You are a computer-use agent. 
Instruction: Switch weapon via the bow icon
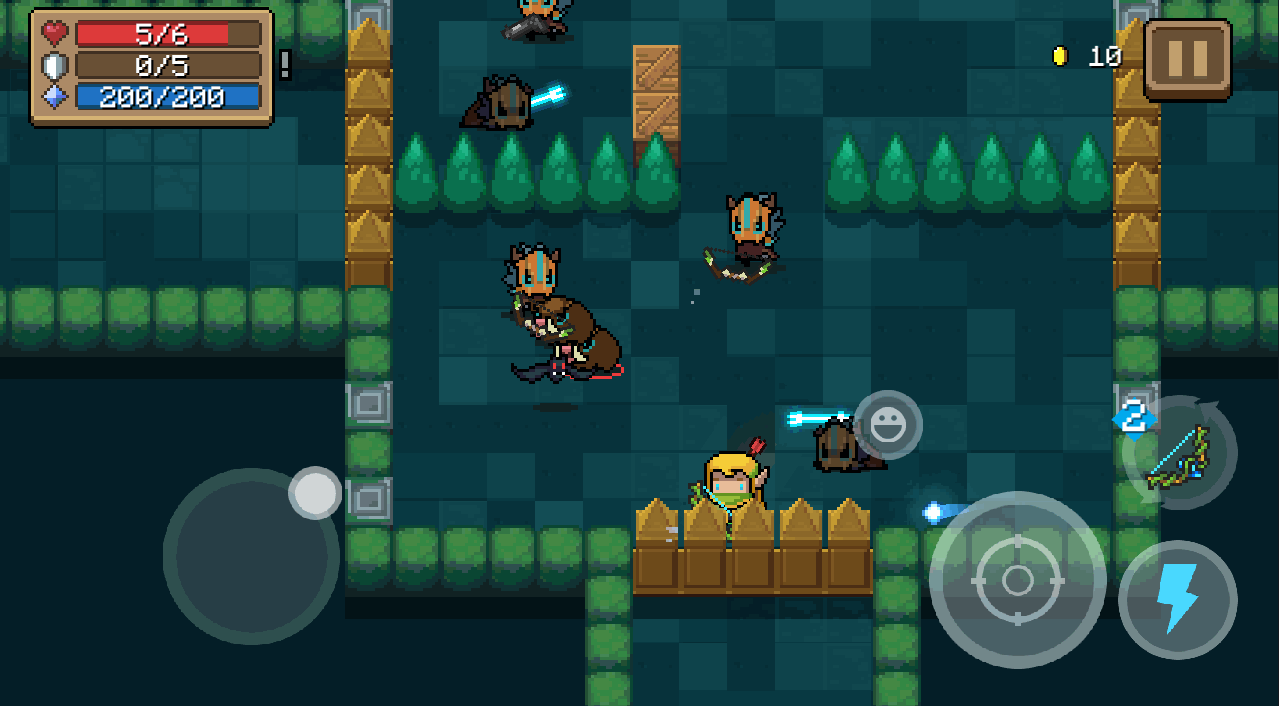point(1180,454)
